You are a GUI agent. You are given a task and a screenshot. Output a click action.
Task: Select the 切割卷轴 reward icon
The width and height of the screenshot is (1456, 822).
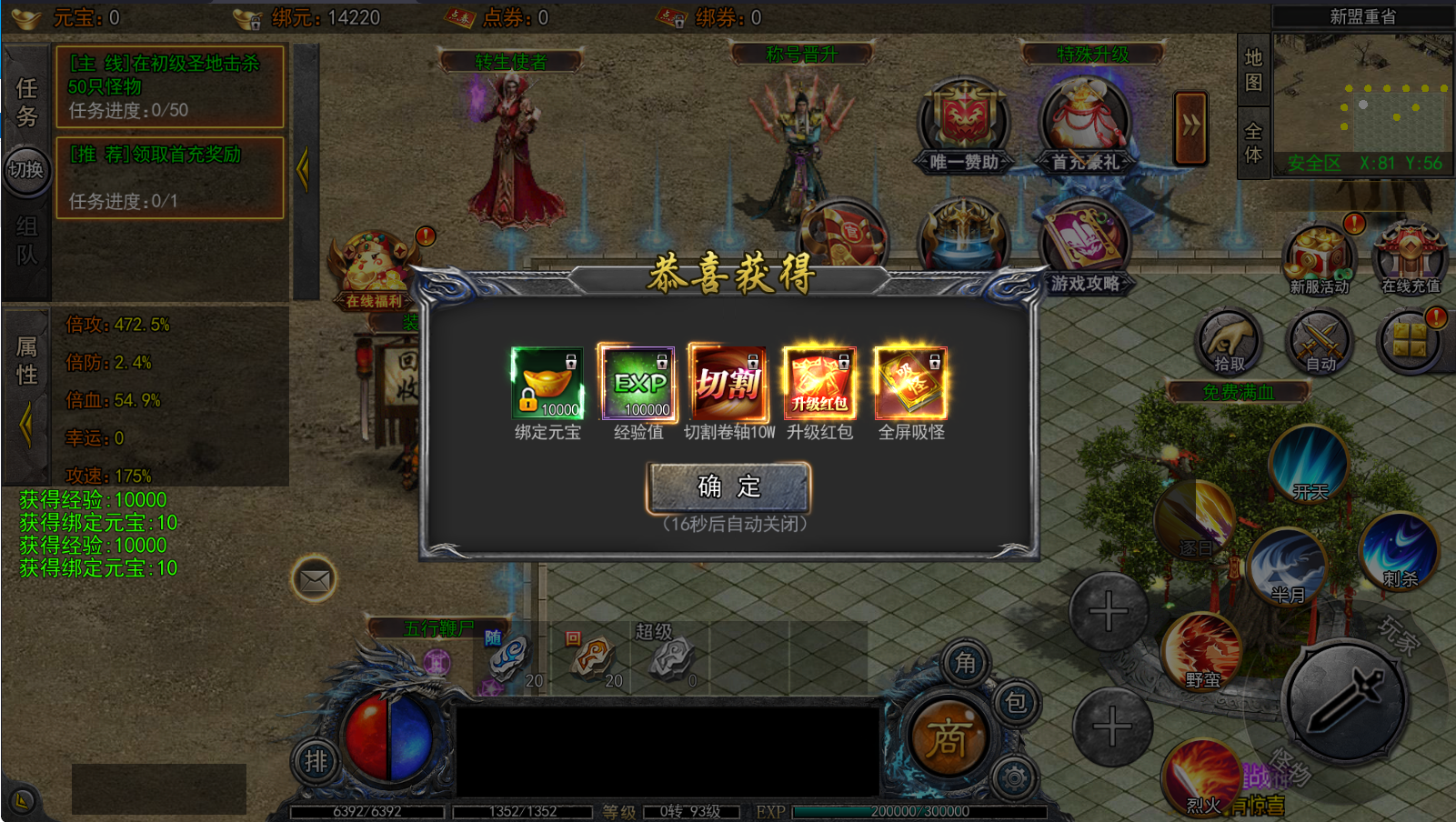coord(728,383)
